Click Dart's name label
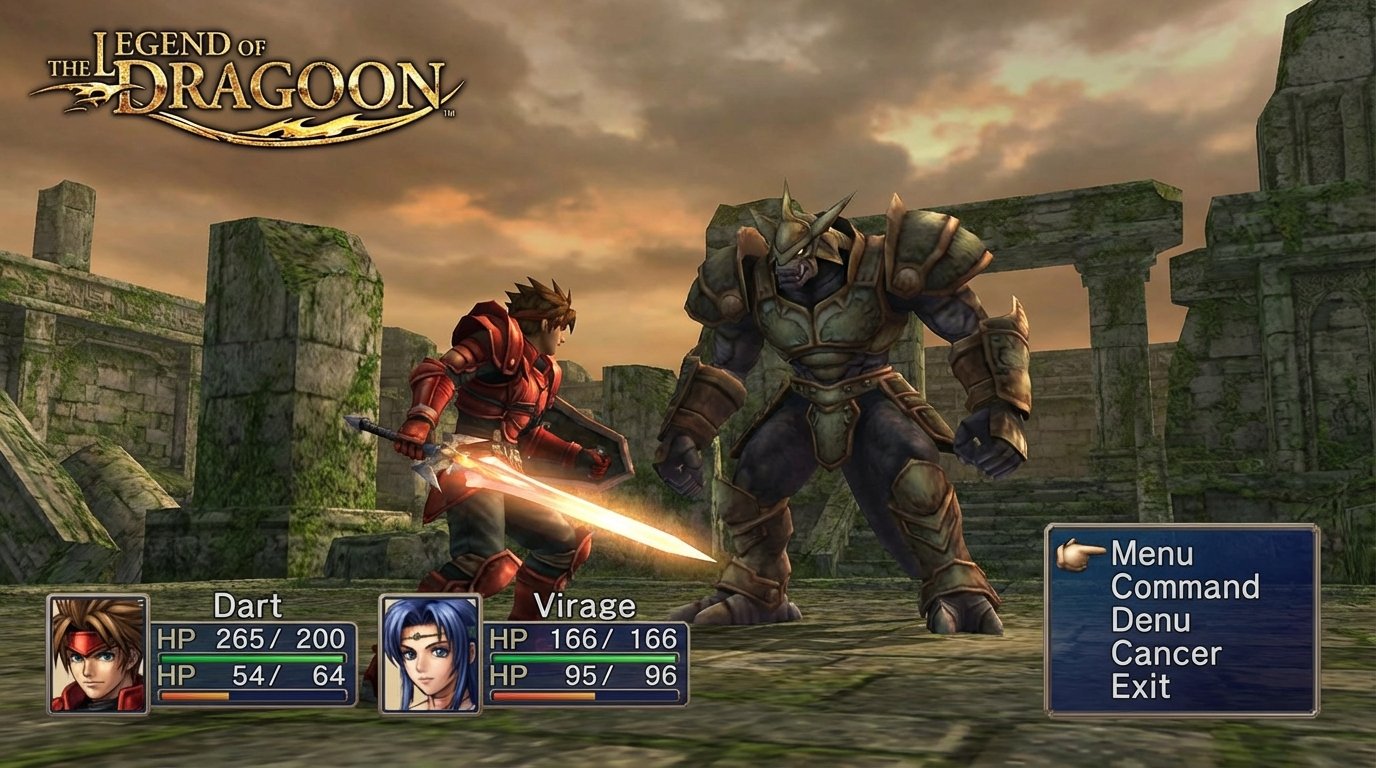1376x768 pixels. 247,604
